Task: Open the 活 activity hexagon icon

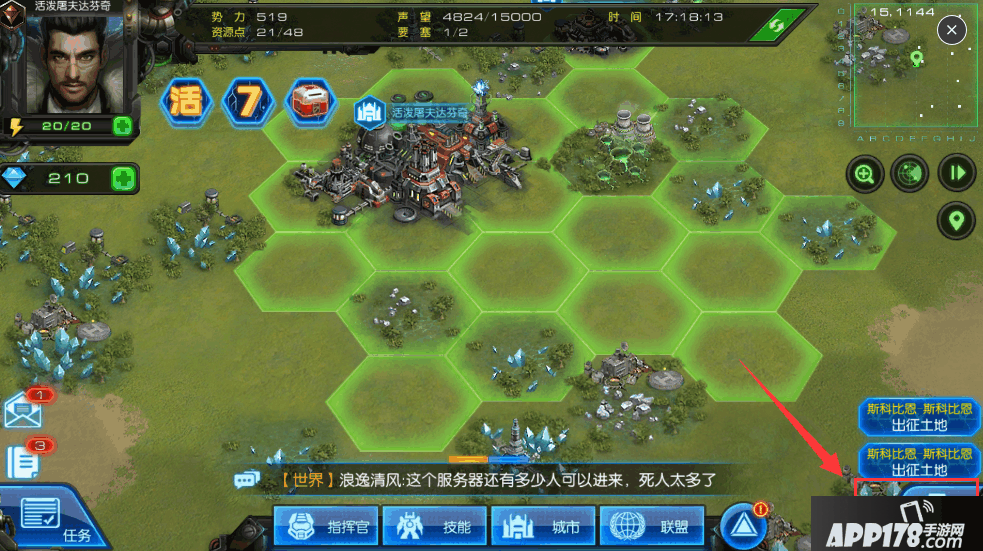Action: pos(187,102)
